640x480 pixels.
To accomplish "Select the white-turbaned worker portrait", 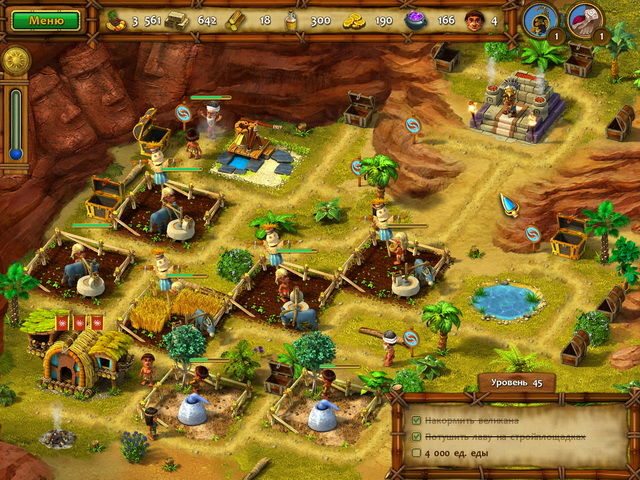I will coord(585,18).
